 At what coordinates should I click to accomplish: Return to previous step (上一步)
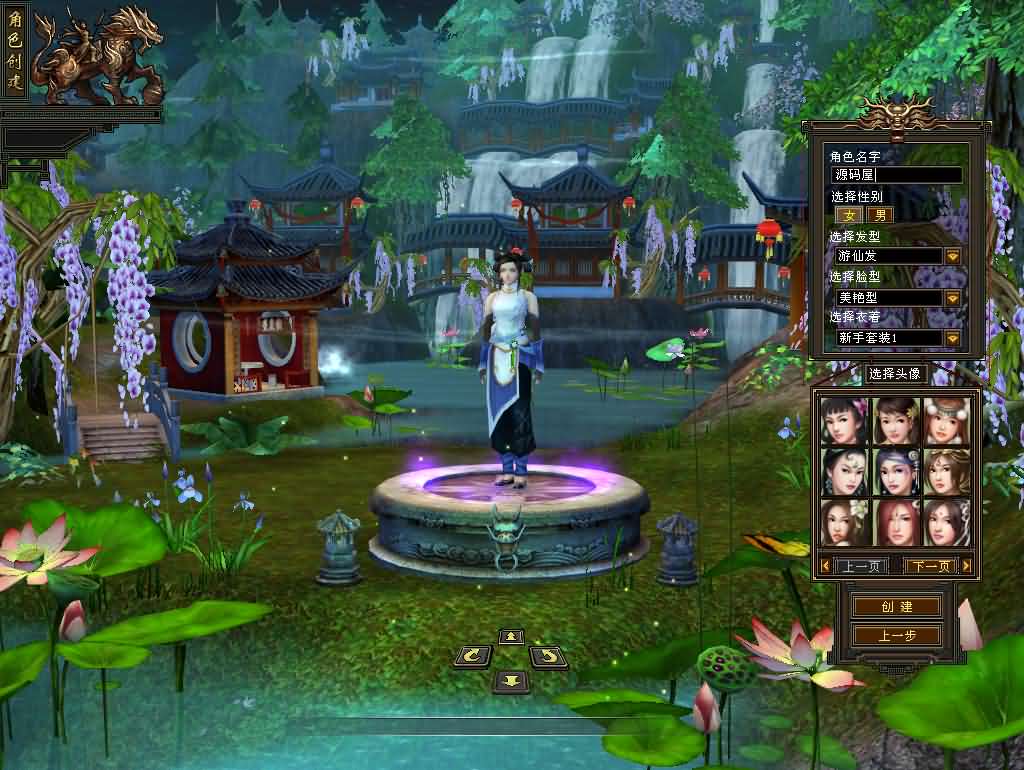[x=896, y=636]
